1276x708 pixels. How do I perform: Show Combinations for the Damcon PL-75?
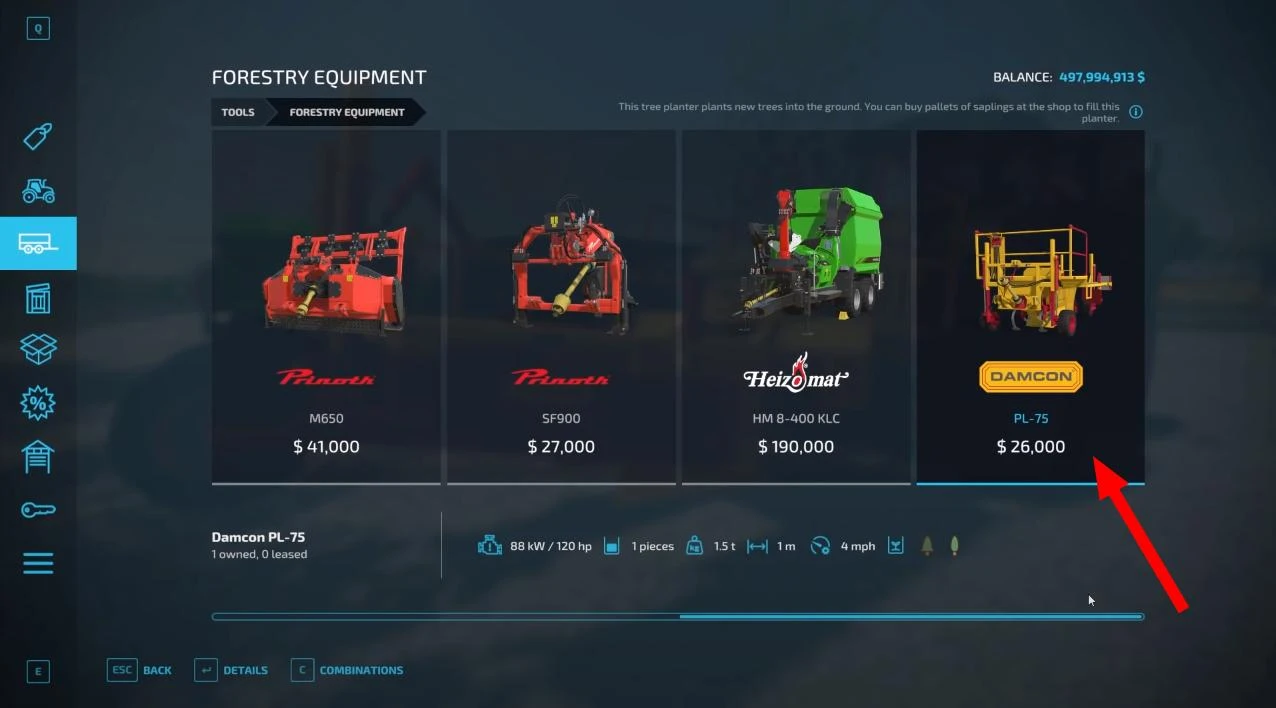pos(347,670)
